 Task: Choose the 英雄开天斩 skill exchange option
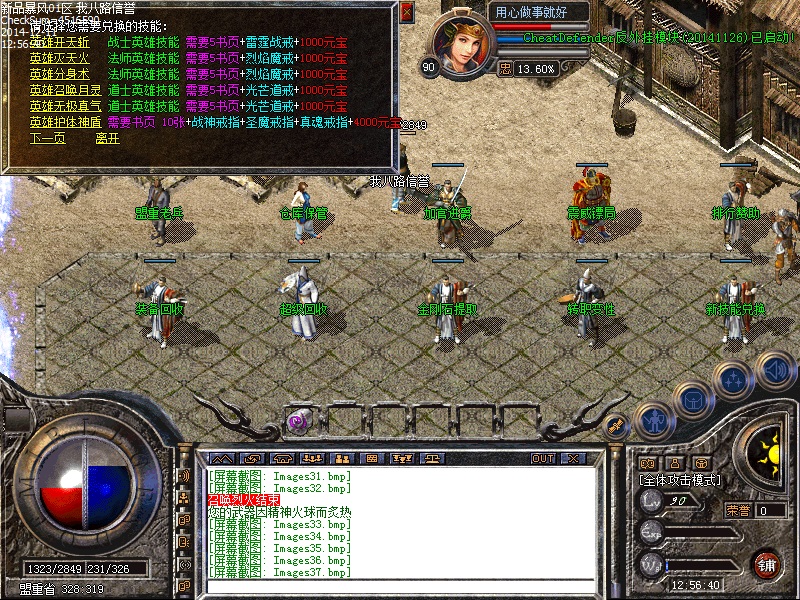coord(59,43)
